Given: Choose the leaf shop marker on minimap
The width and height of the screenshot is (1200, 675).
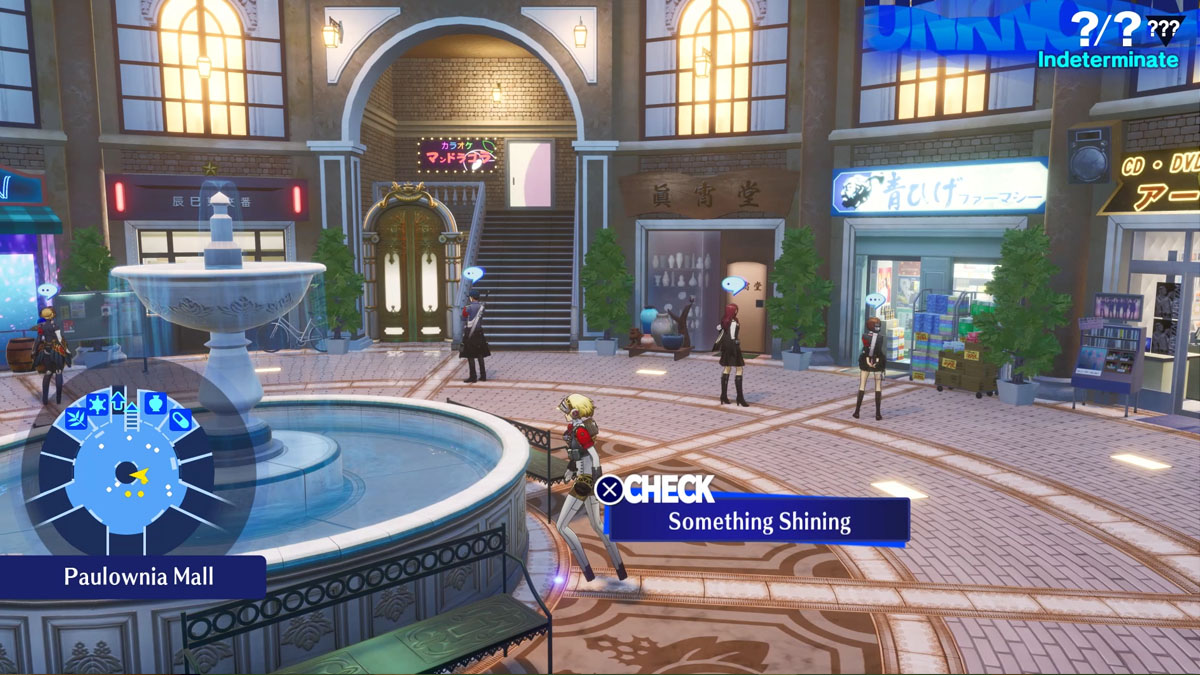Looking at the screenshot, I should tap(74, 418).
